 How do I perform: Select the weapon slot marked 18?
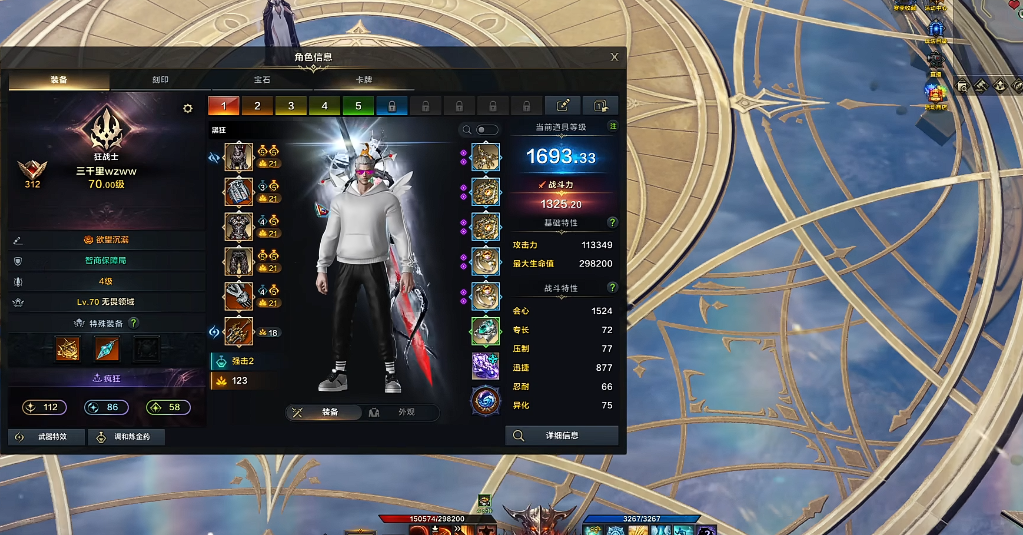tap(238, 331)
